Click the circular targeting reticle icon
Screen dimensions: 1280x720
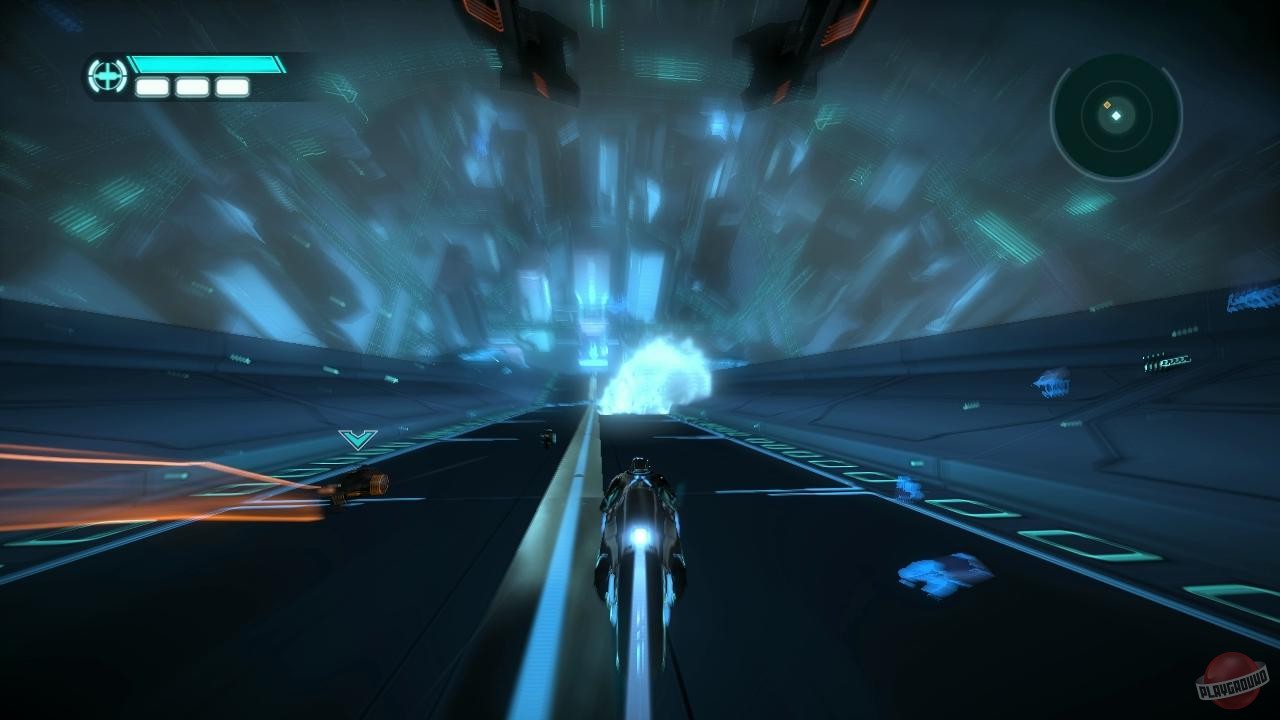coord(106,74)
